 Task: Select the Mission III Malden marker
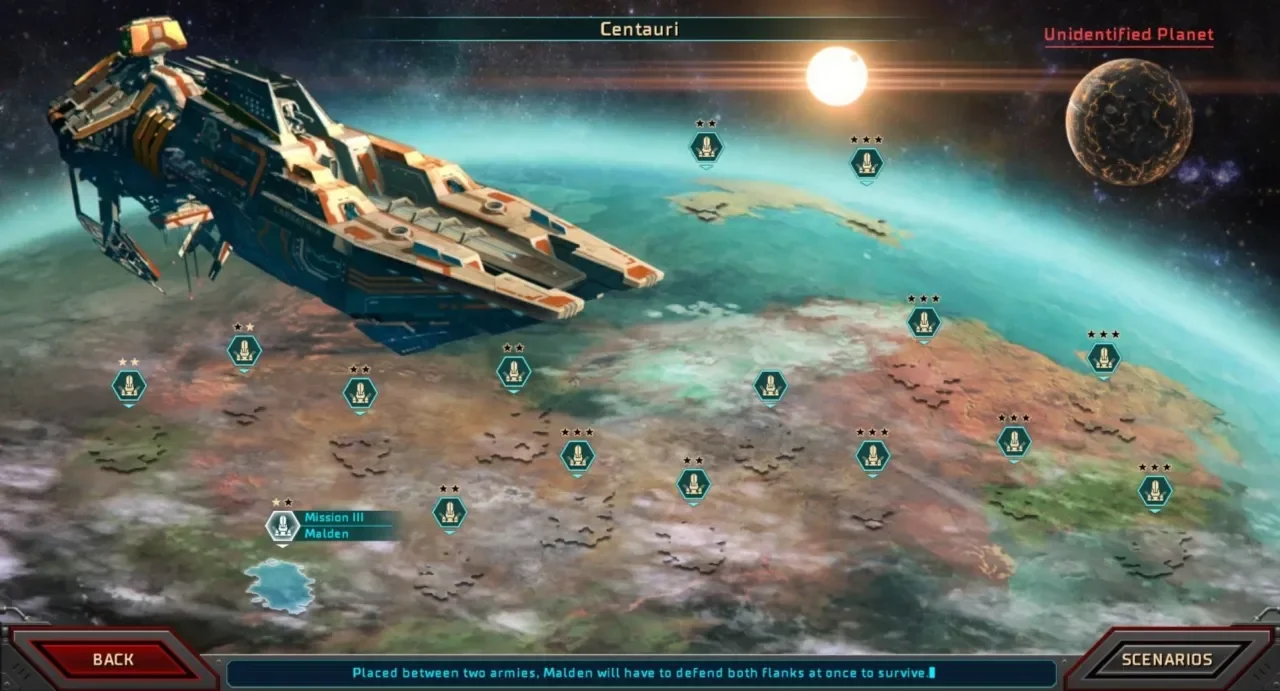click(283, 526)
